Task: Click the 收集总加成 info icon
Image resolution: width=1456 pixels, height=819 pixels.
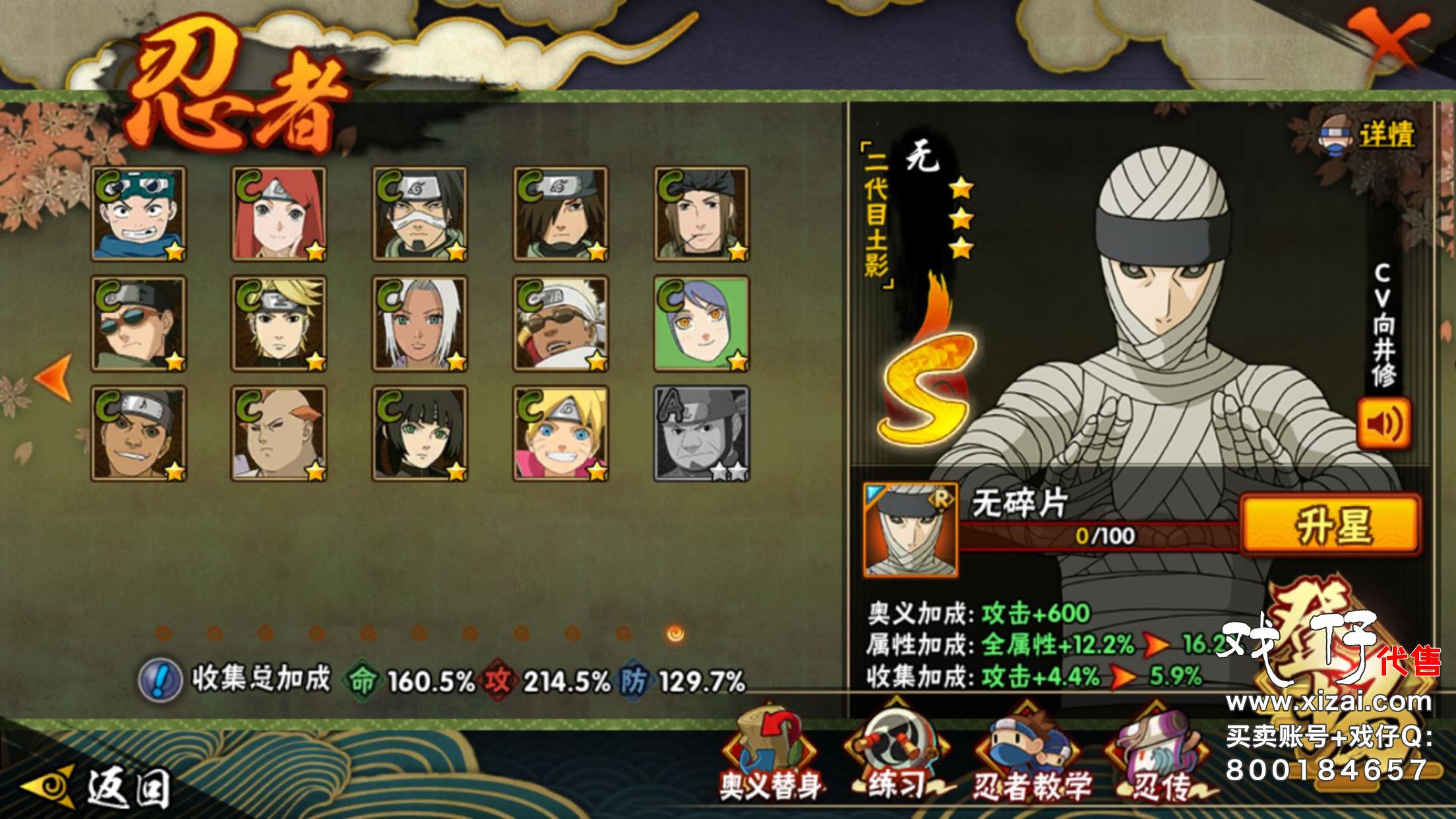Action: [x=160, y=680]
